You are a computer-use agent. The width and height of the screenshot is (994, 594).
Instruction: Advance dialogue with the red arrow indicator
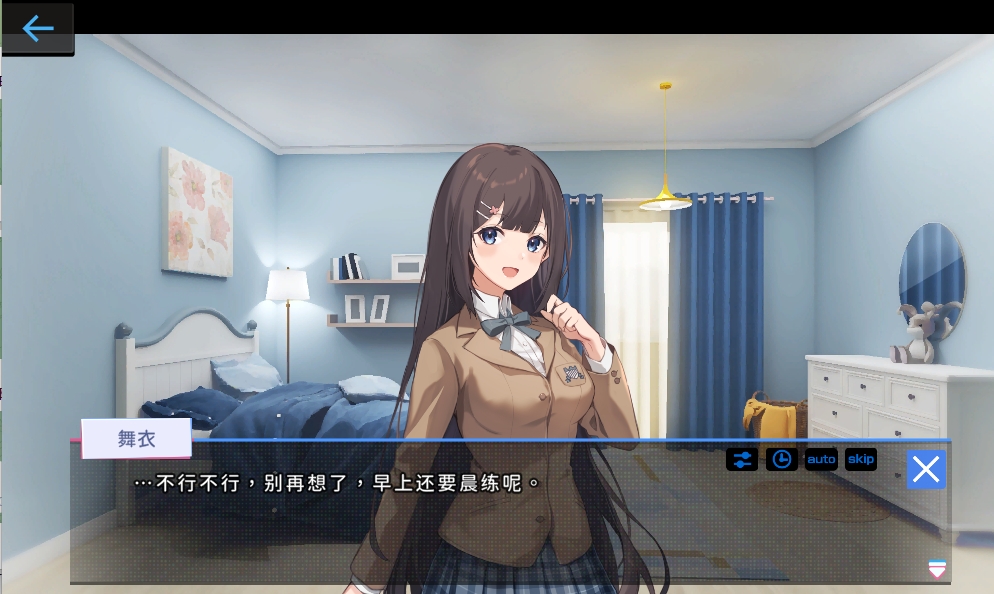click(x=937, y=569)
